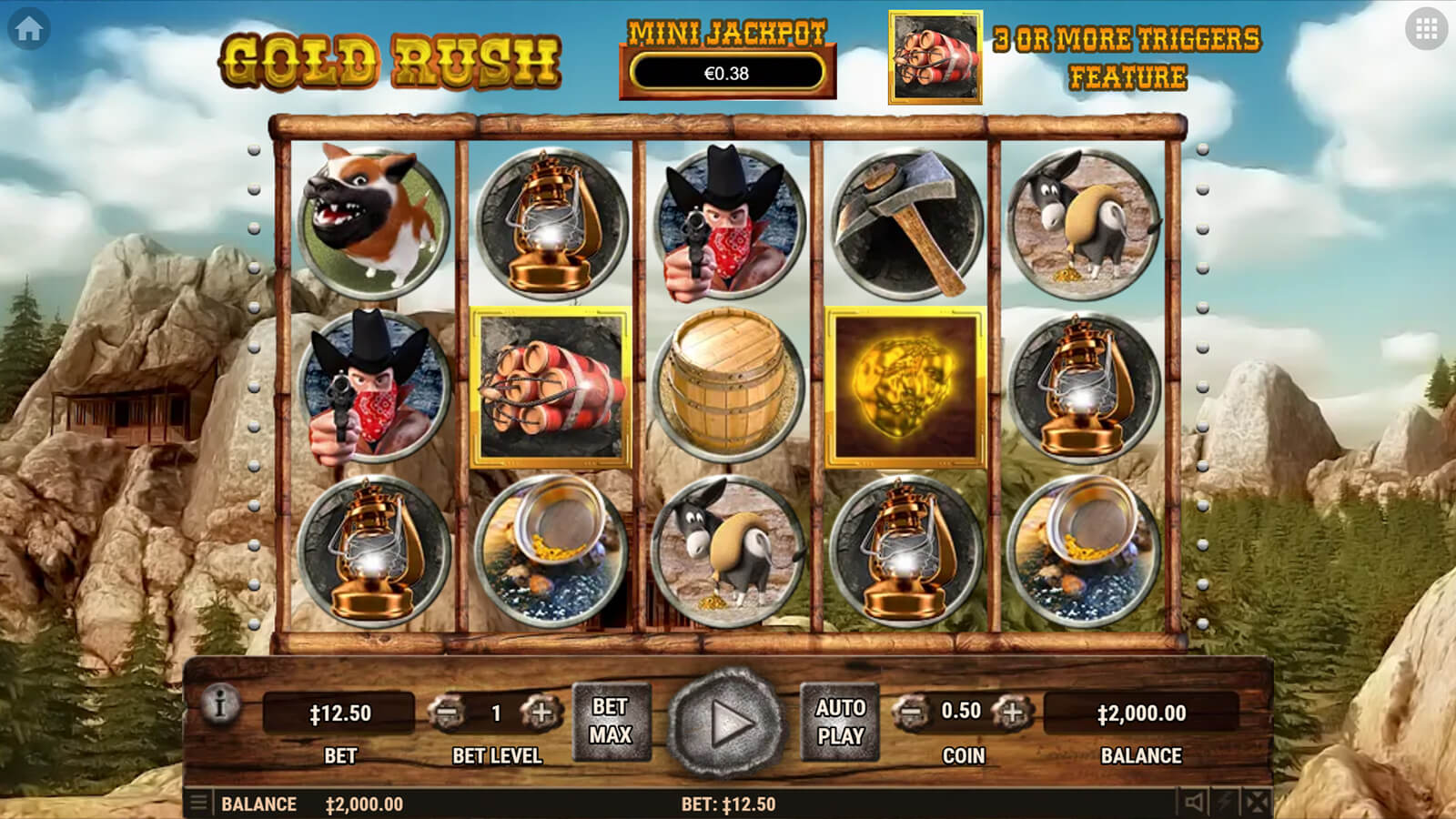Open the games grid menu
Screen dimensions: 1456x819
(x=1426, y=29)
